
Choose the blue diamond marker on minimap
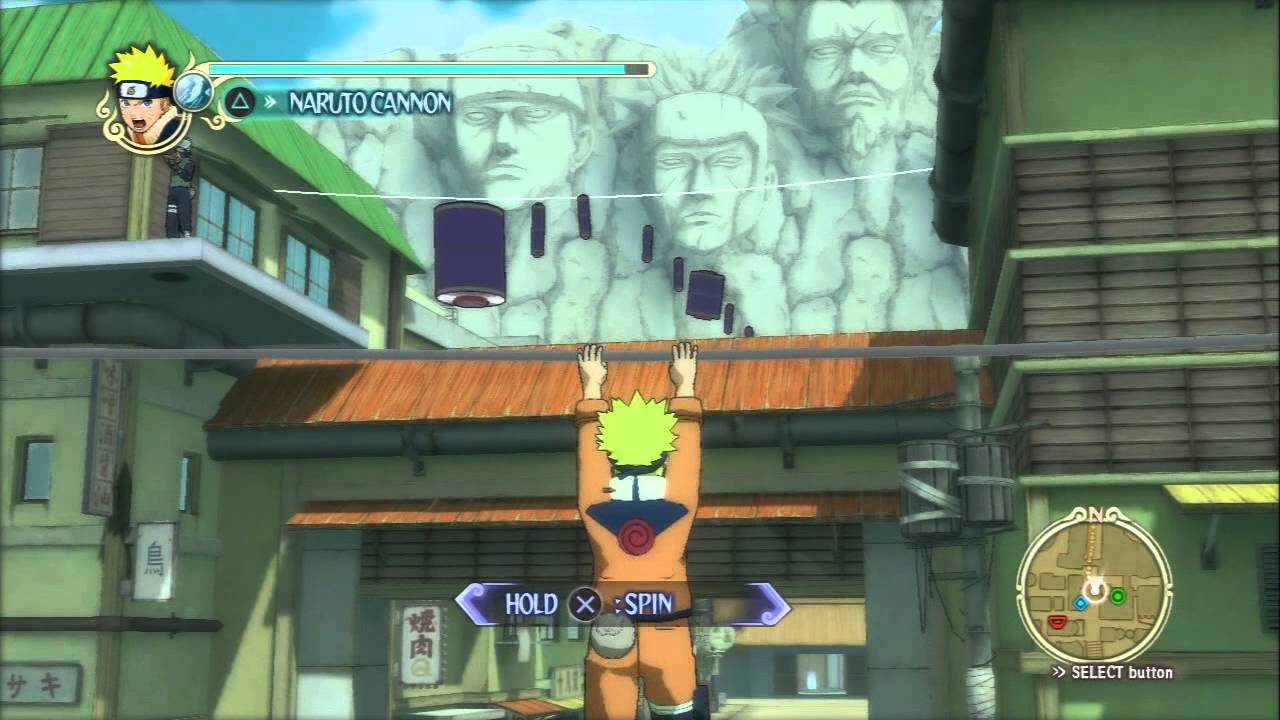click(1080, 603)
